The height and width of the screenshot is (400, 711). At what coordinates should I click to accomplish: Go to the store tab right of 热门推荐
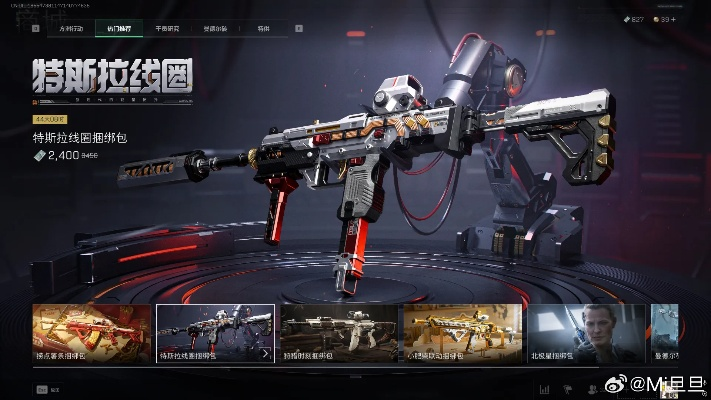pos(166,29)
